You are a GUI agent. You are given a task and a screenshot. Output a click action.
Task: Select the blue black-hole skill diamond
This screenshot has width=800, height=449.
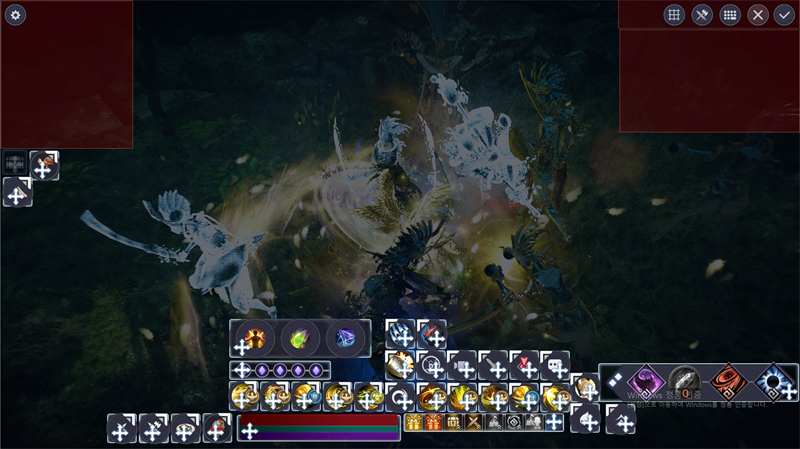pos(771,381)
